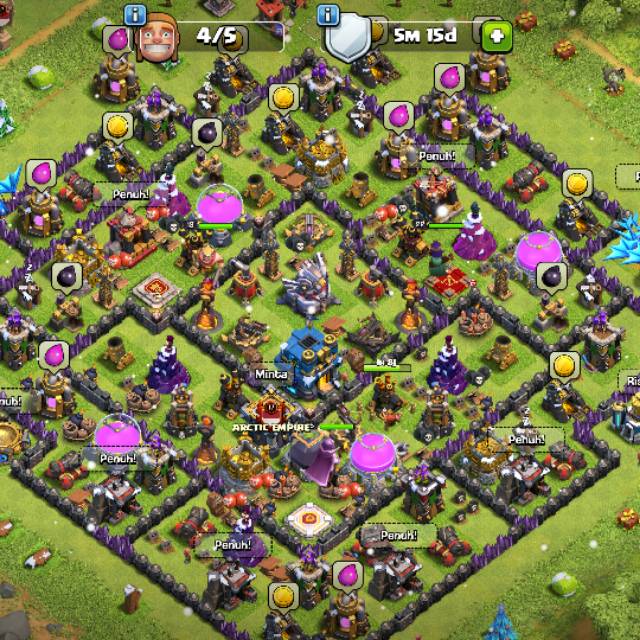Image resolution: width=640 pixels, height=640 pixels.
Task: Click the green plus shield button
Action: click(497, 38)
